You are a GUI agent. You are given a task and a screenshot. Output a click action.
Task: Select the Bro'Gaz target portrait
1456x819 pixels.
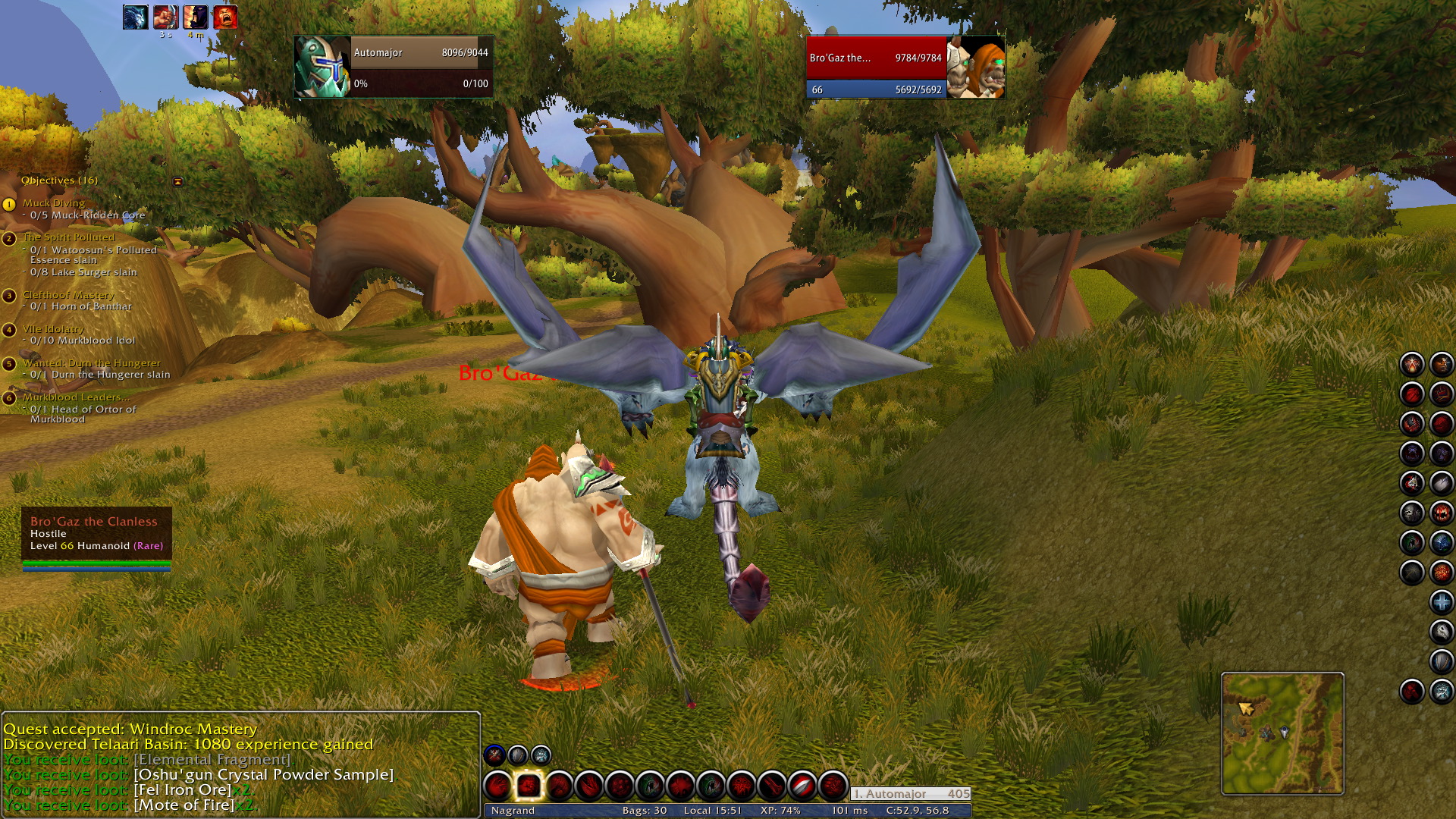976,67
